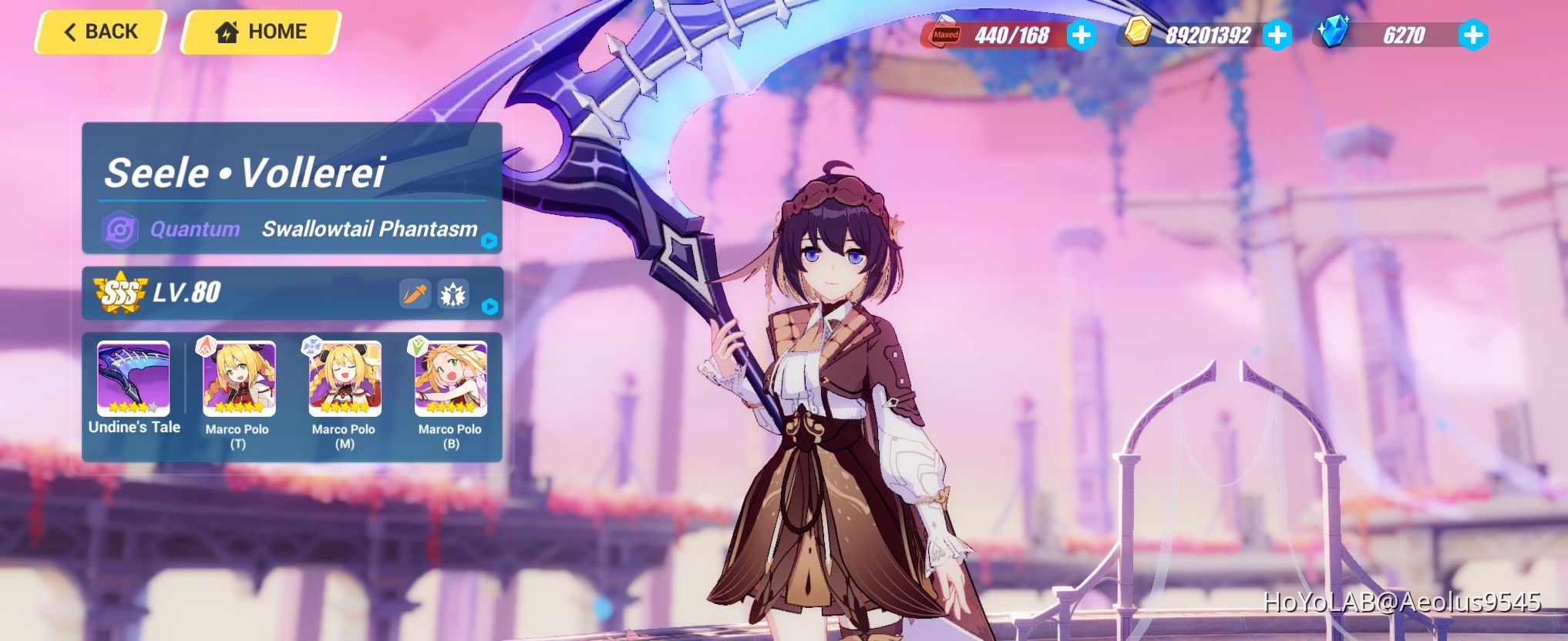The image size is (1568, 641).
Task: Tap the house icon on the HOME button
Action: [225, 32]
